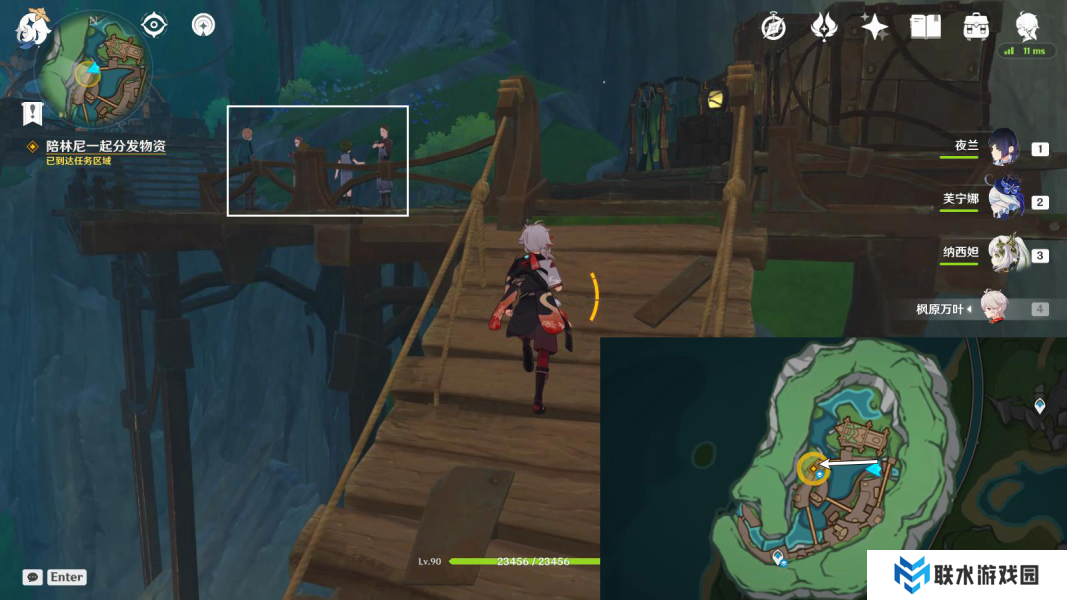Click the round icon right of the eye icon
The height and width of the screenshot is (600, 1067).
click(x=204, y=24)
